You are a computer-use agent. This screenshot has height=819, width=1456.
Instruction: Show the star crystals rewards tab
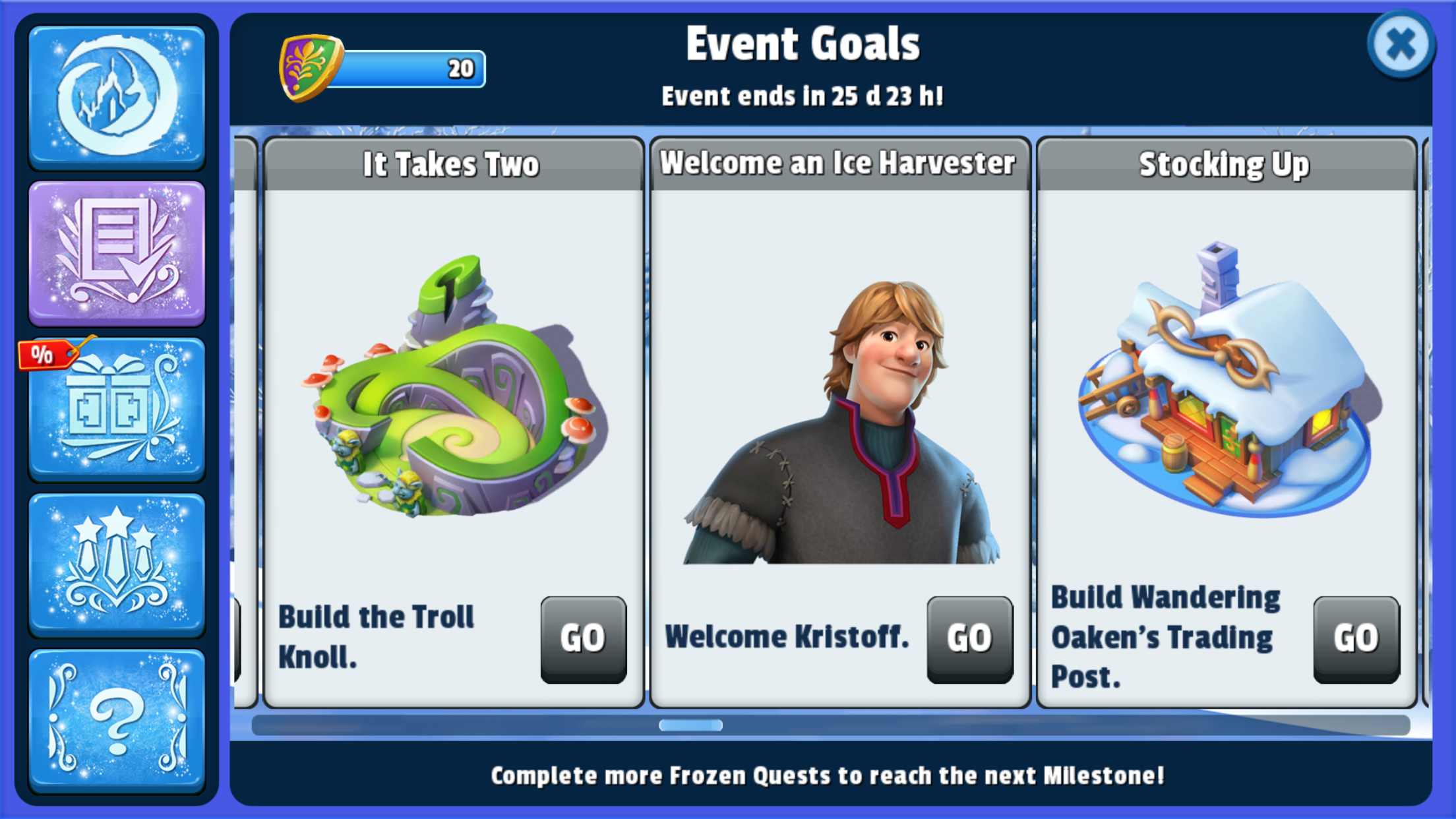click(117, 564)
